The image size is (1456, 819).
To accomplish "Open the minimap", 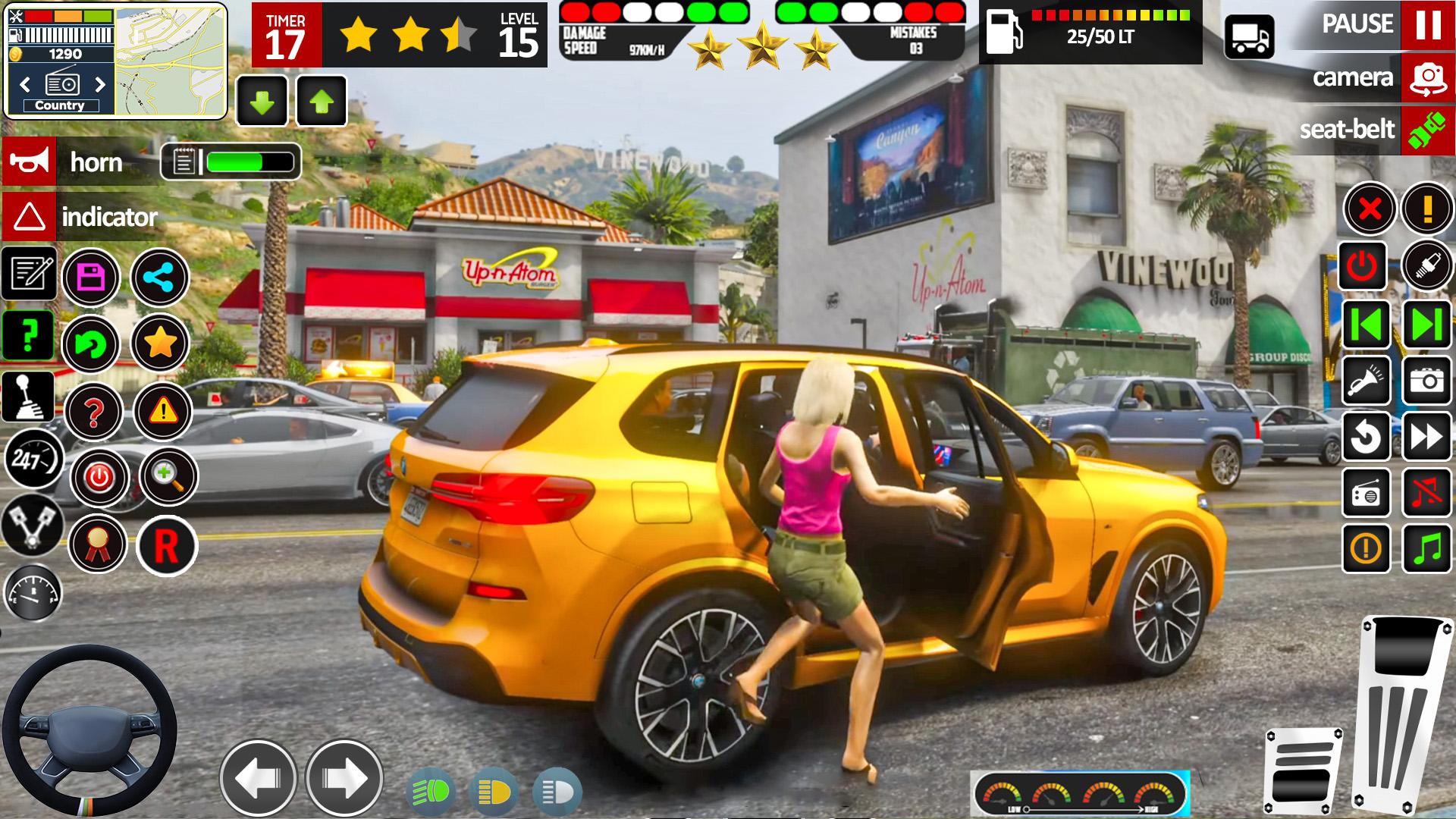I will 171,61.
